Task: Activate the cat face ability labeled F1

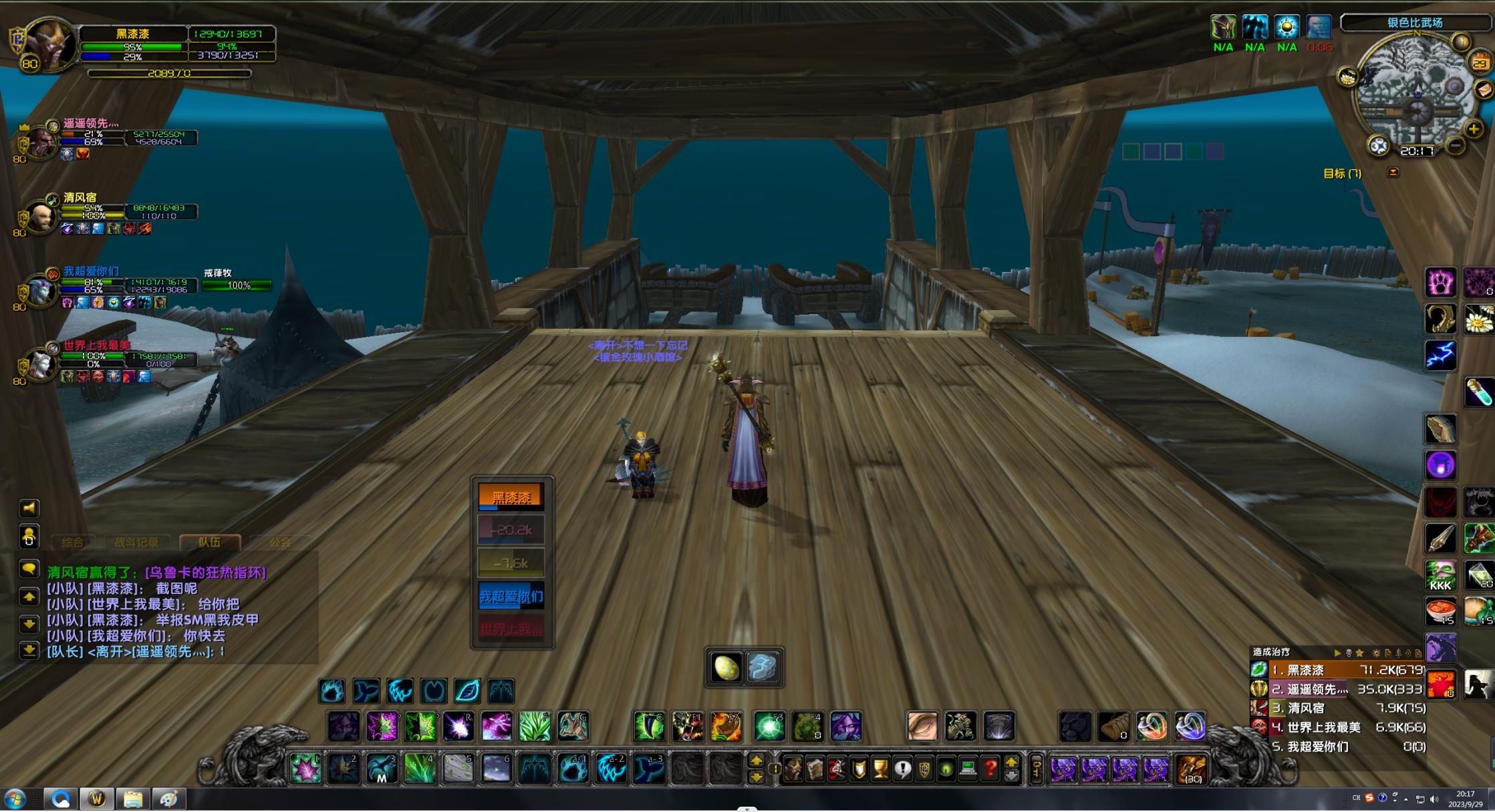Action: click(x=687, y=726)
